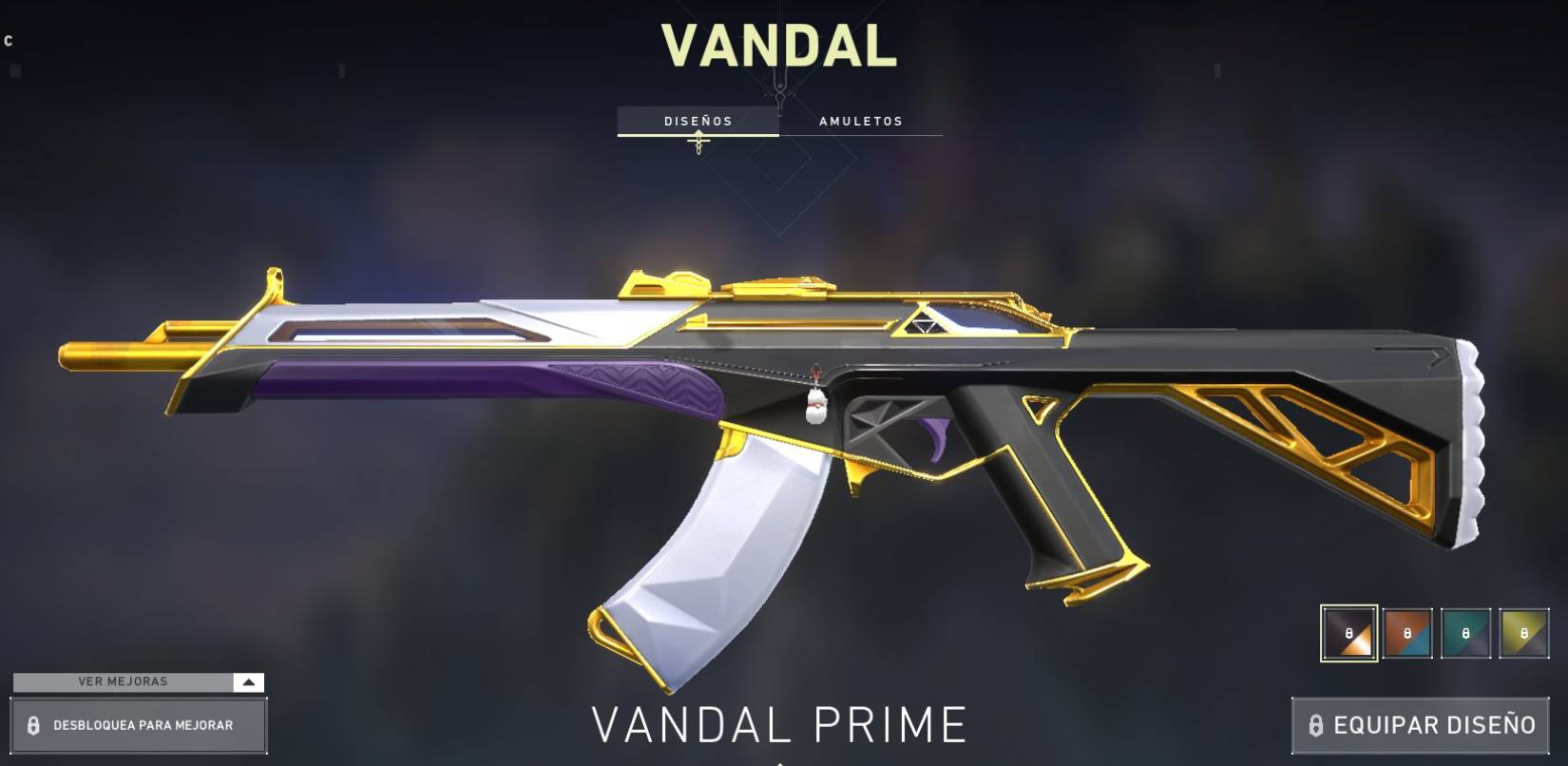Switch to the Diseños tab
This screenshot has height=766, width=1568.
point(697,121)
